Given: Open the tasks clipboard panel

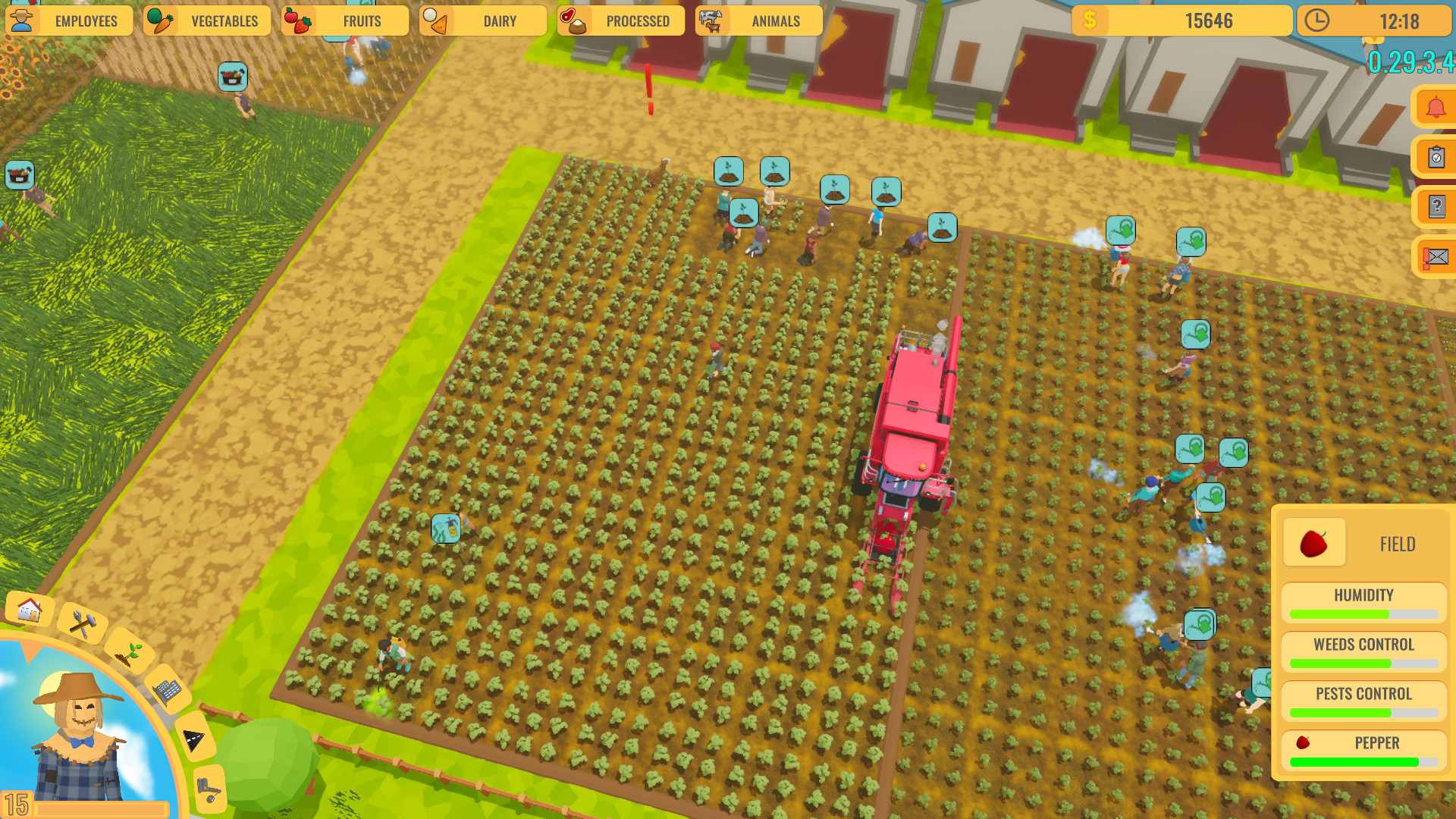Looking at the screenshot, I should click(1435, 155).
